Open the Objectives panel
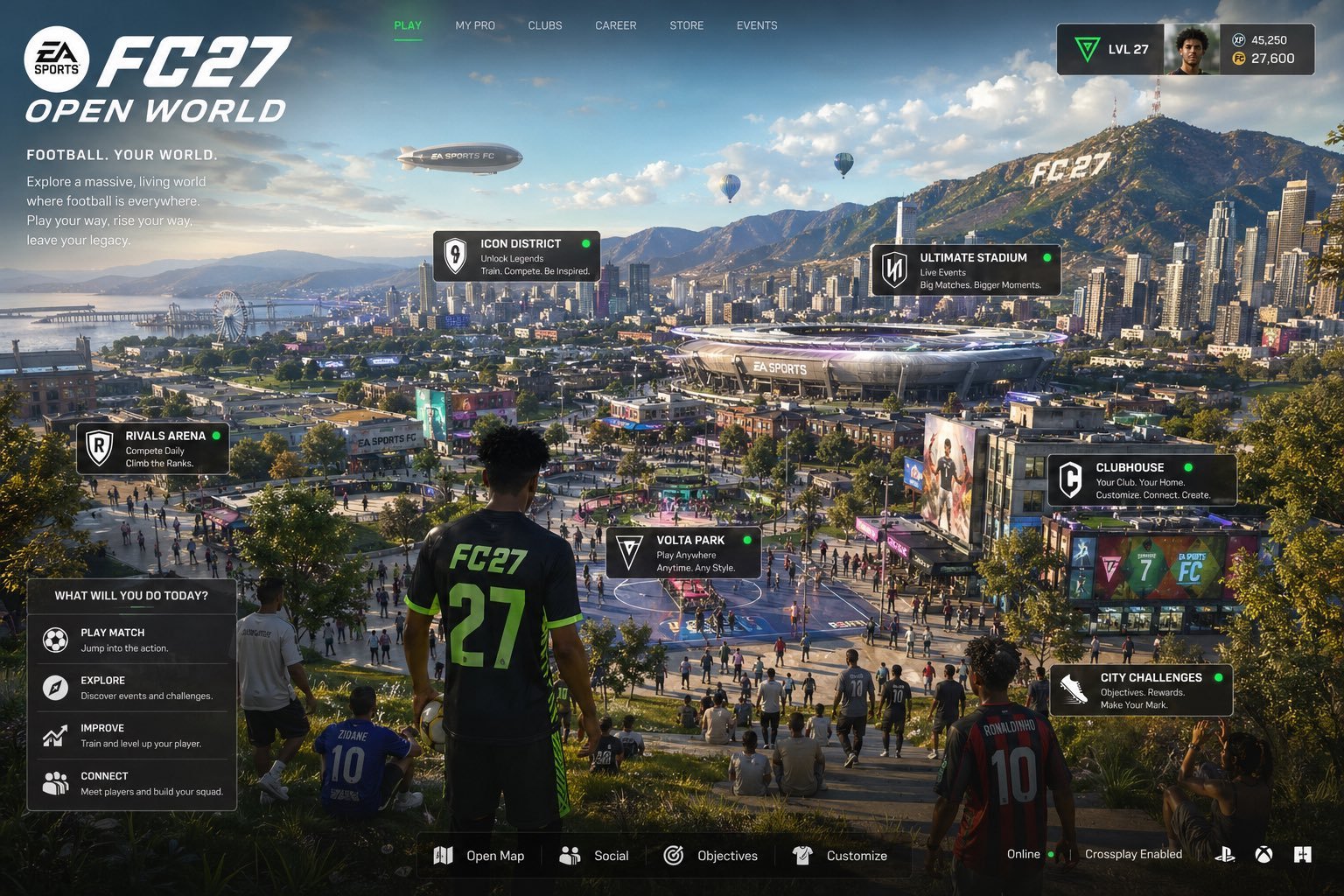Viewport: 1344px width, 896px height. click(710, 856)
